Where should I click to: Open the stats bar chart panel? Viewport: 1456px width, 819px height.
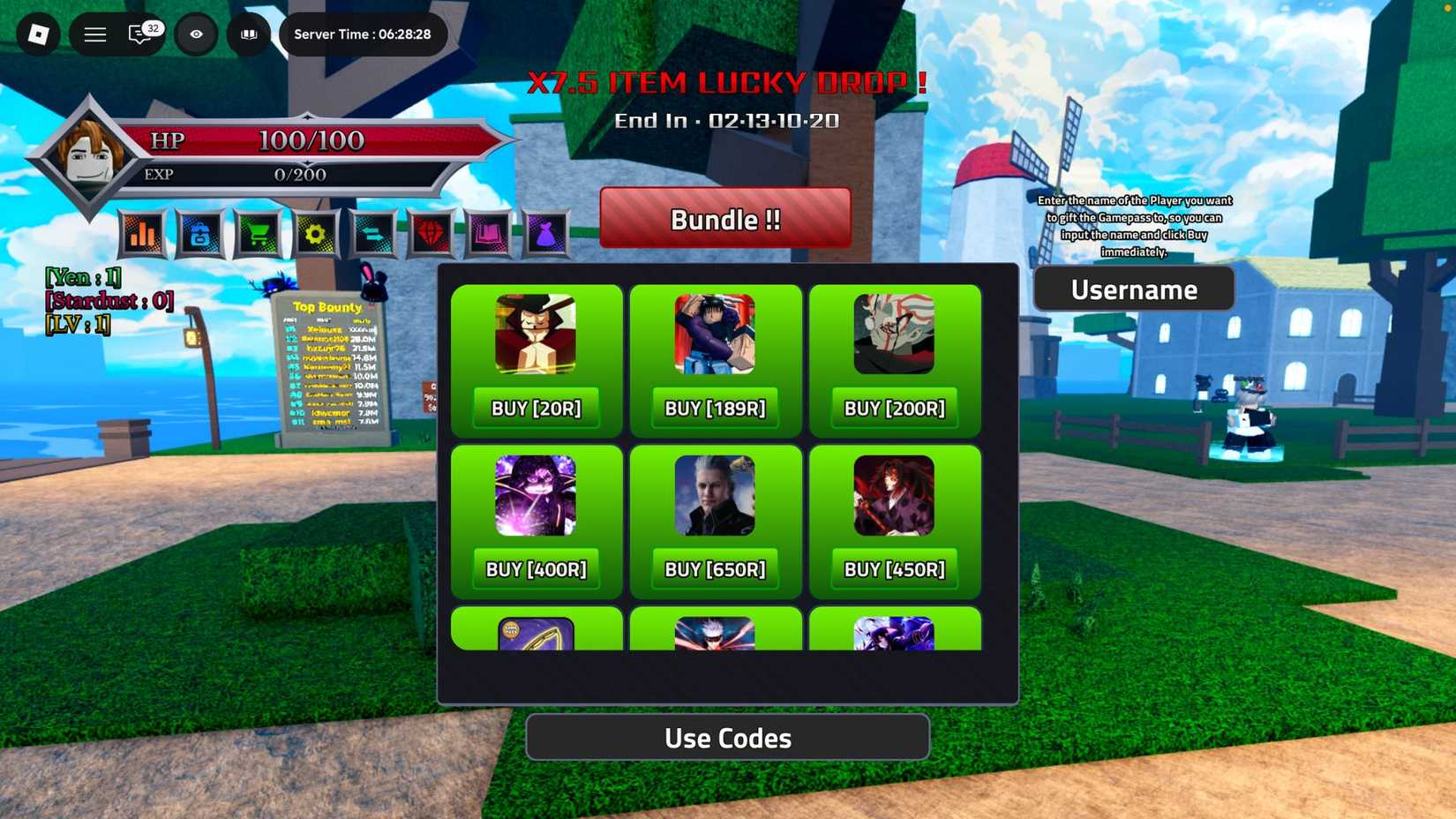click(x=143, y=233)
